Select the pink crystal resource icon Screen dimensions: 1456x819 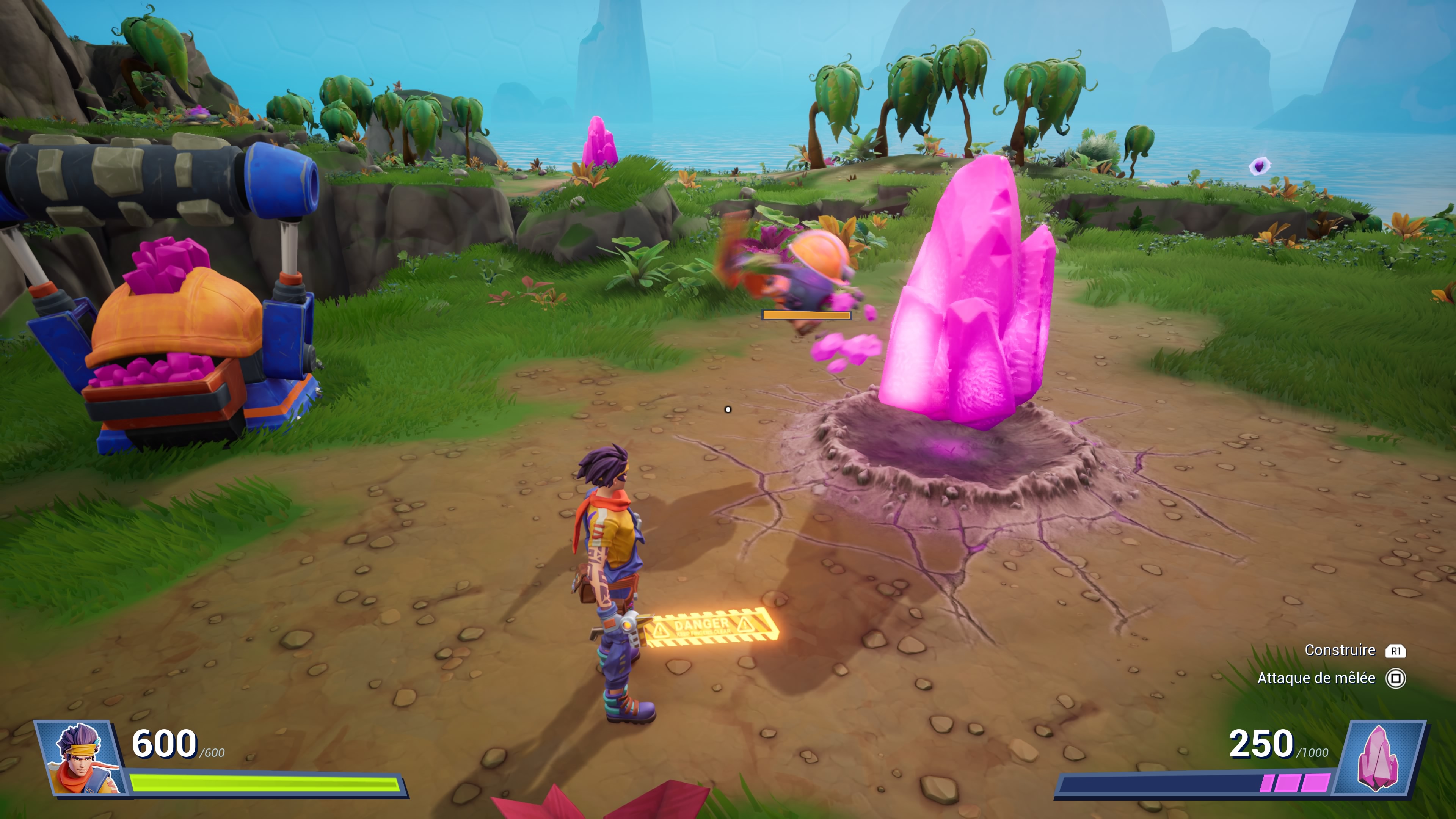1380,758
